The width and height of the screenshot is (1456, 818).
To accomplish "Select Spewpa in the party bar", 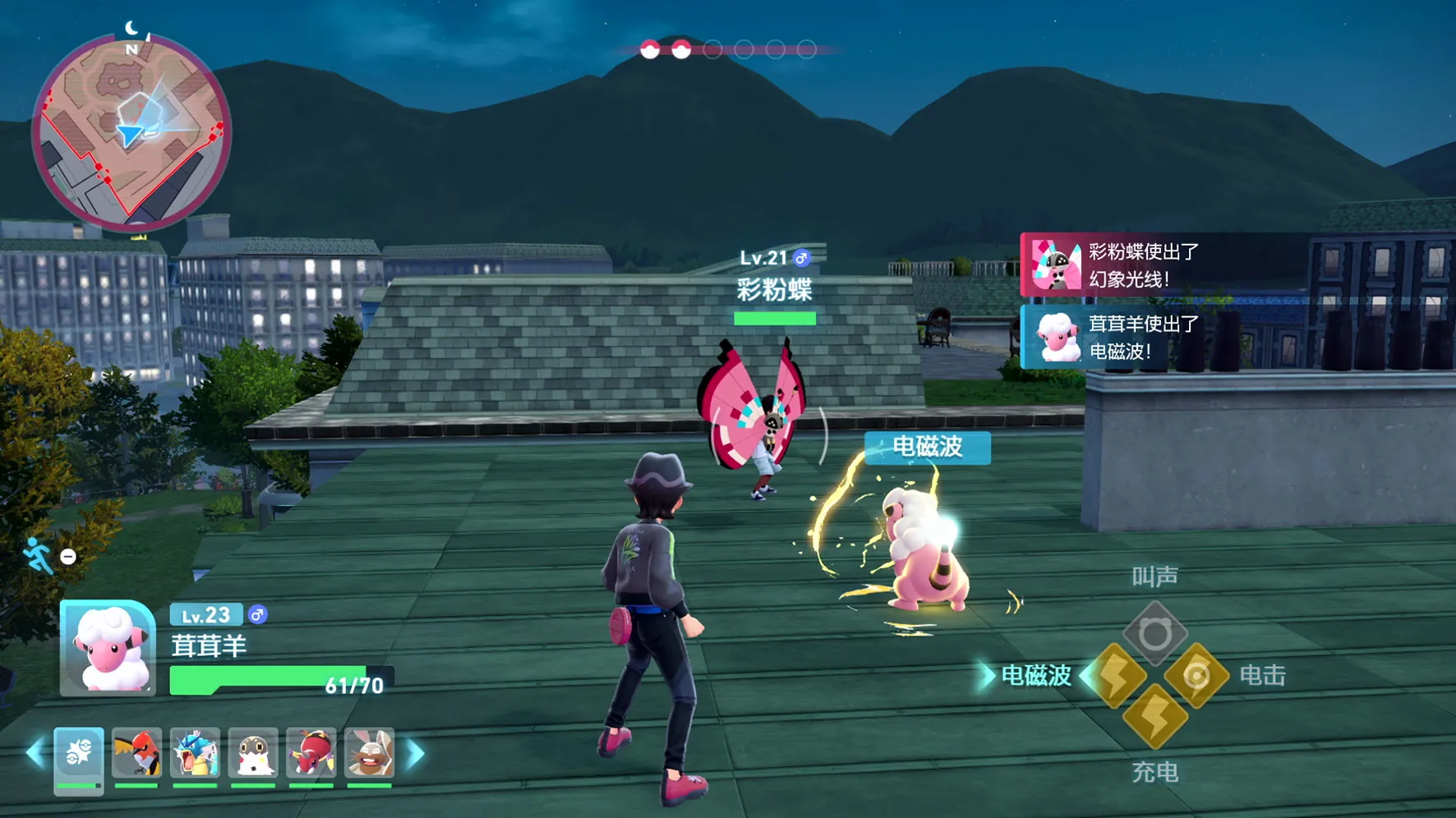I will click(x=253, y=753).
